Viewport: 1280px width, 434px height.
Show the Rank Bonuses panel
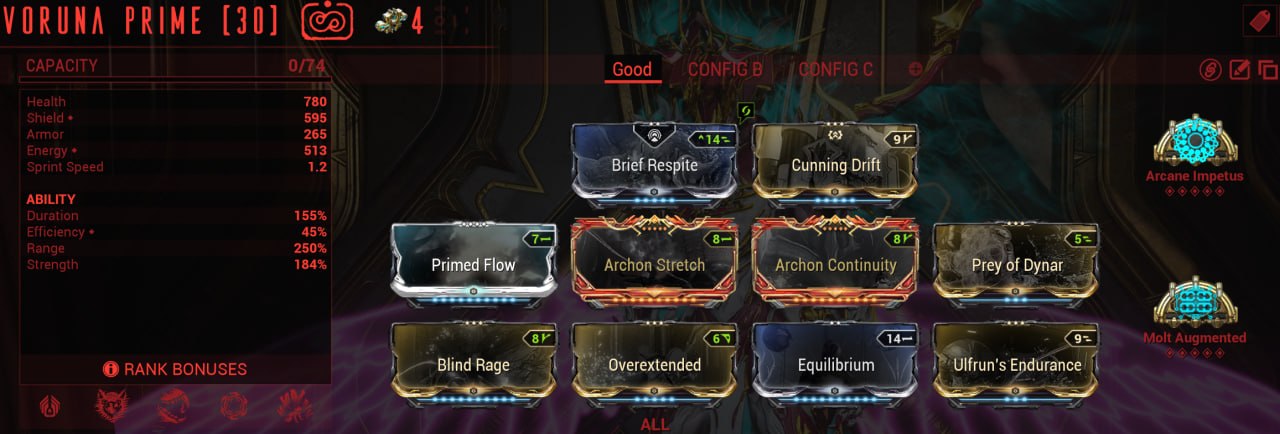175,369
